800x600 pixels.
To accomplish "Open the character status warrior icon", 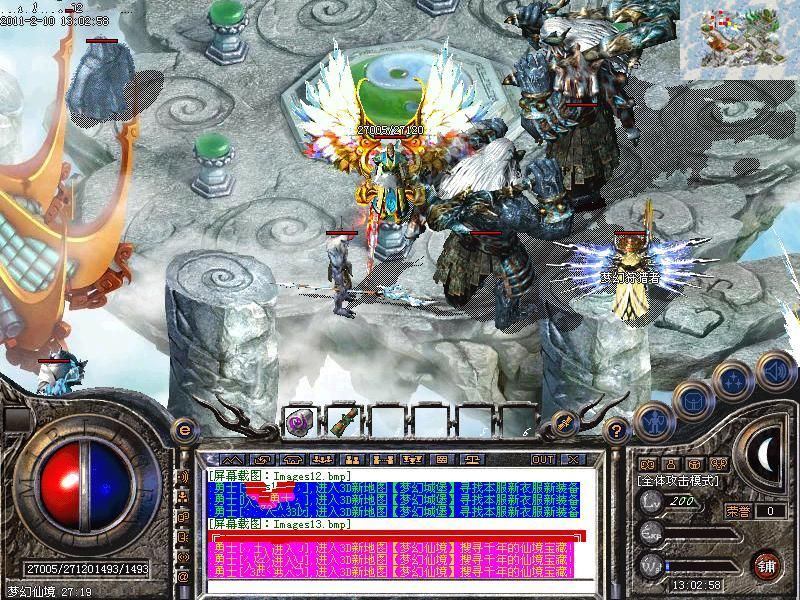I will tap(655, 420).
